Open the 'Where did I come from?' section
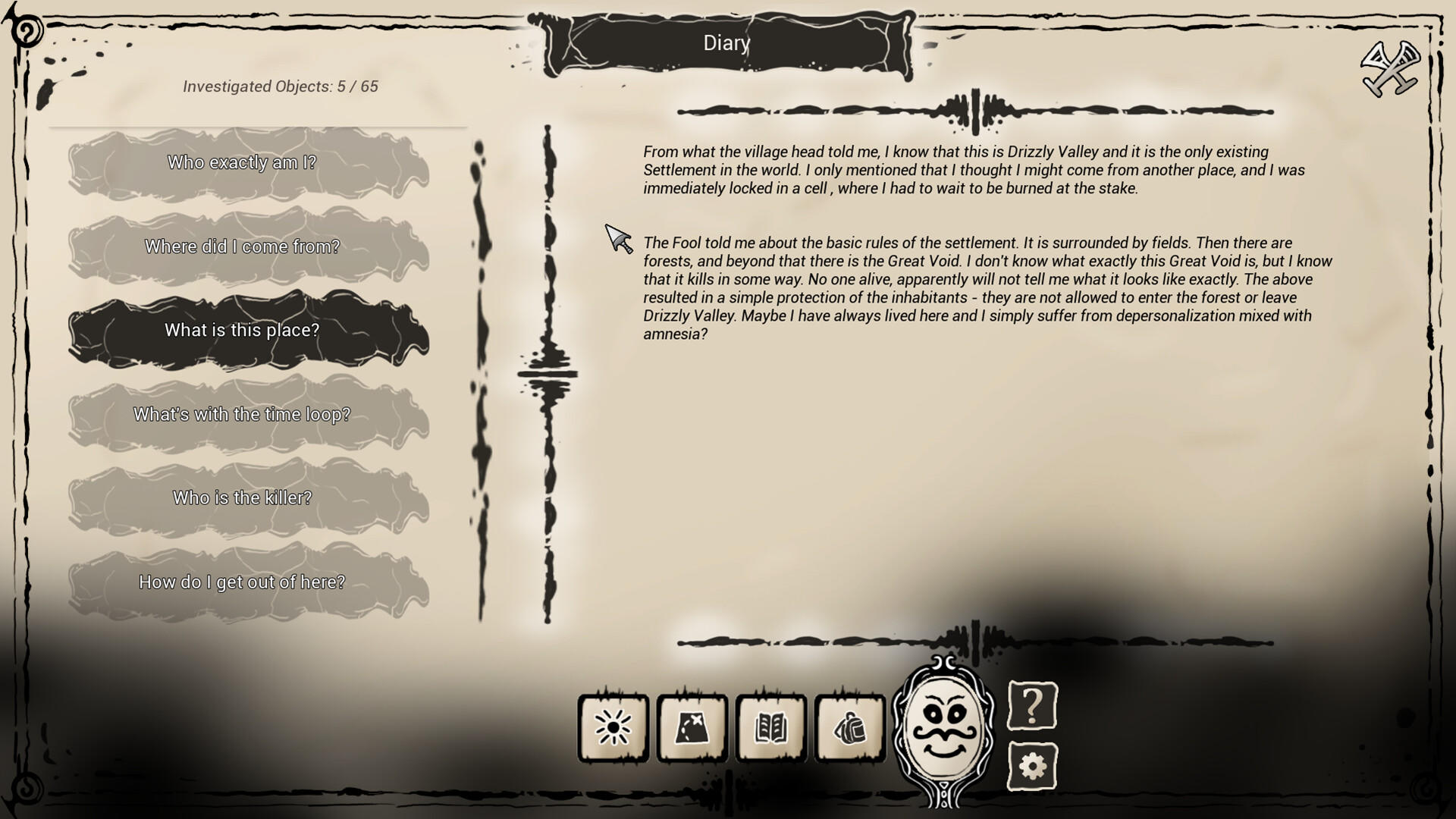This screenshot has width=1456, height=819. [242, 246]
